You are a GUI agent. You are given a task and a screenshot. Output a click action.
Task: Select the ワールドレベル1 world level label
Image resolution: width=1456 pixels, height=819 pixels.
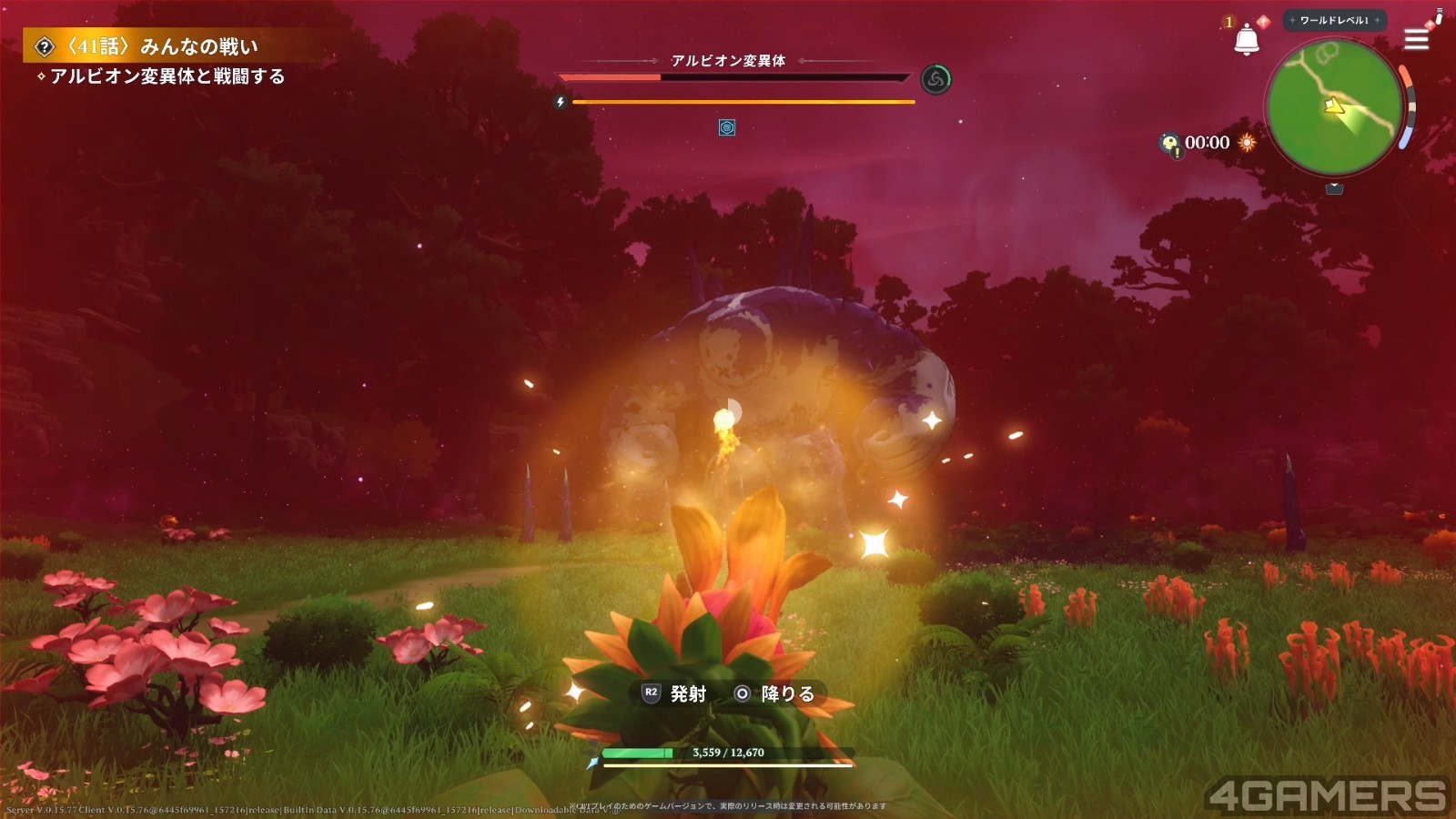click(x=1334, y=20)
